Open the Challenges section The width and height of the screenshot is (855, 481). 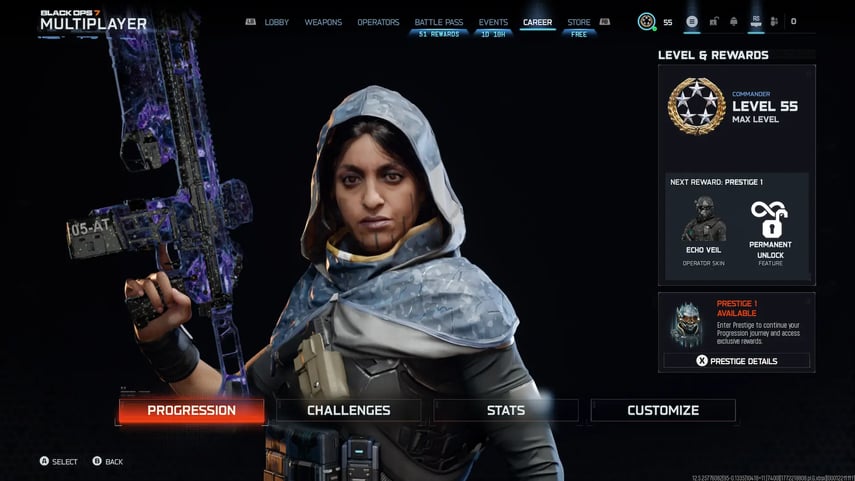pos(348,410)
